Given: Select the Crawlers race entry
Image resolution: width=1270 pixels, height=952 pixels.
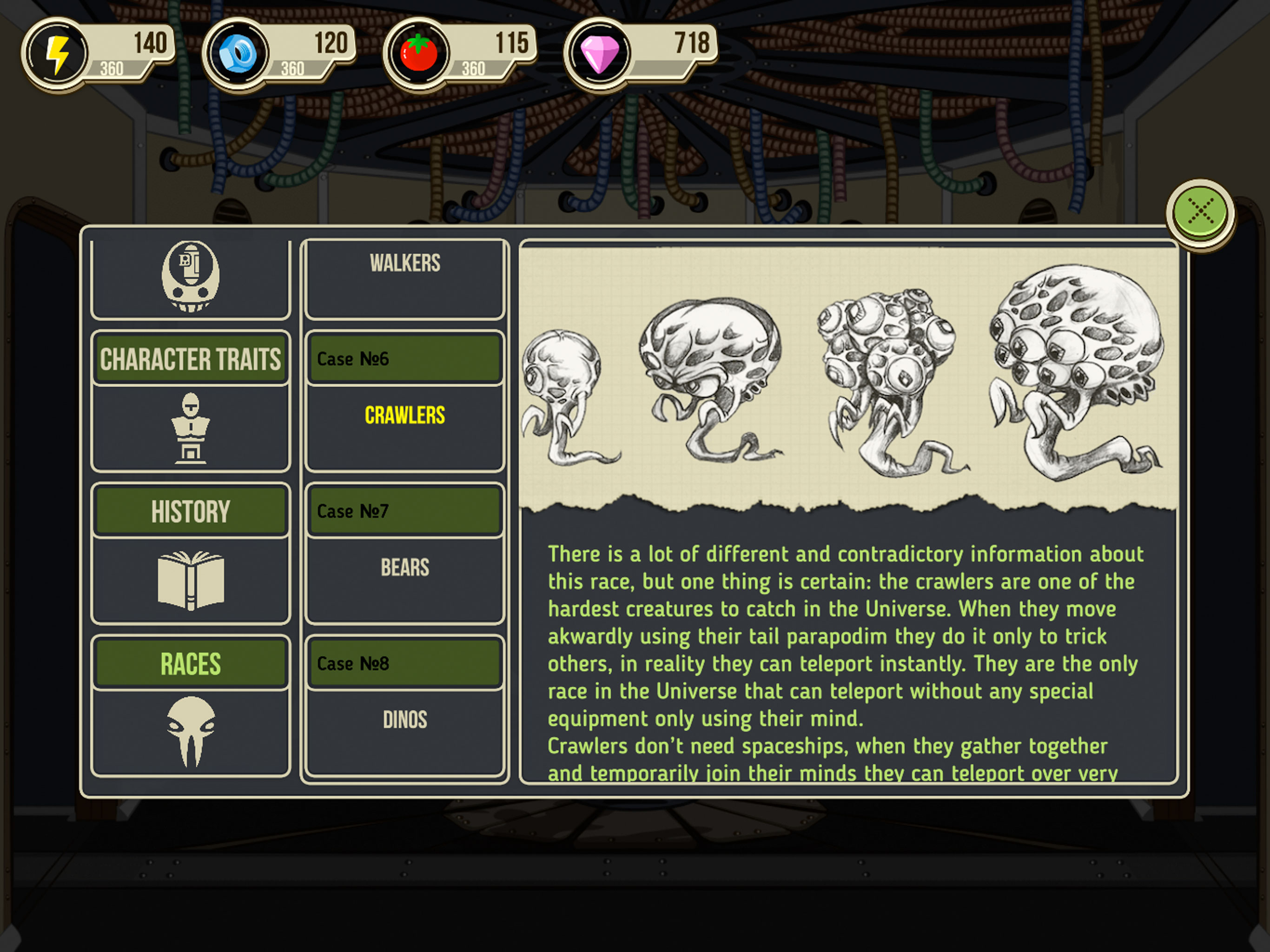Looking at the screenshot, I should [x=405, y=415].
